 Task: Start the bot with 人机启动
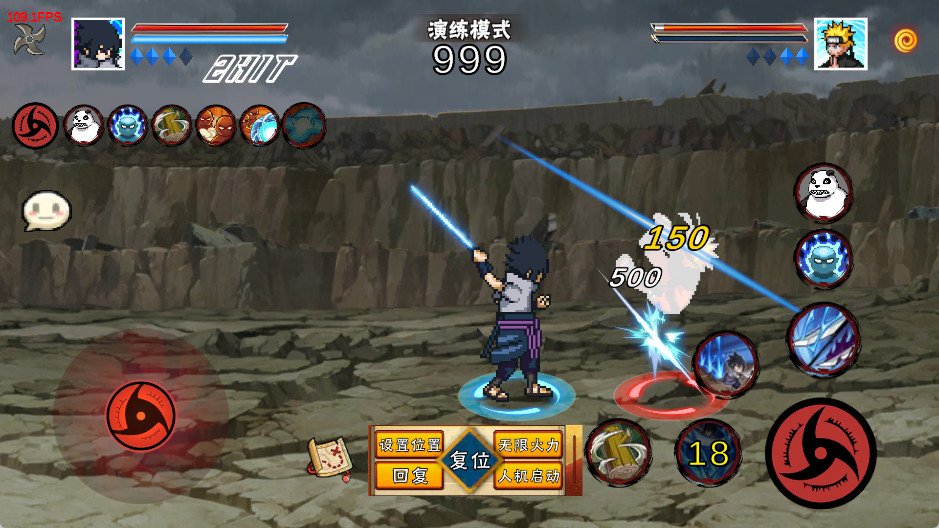528,476
